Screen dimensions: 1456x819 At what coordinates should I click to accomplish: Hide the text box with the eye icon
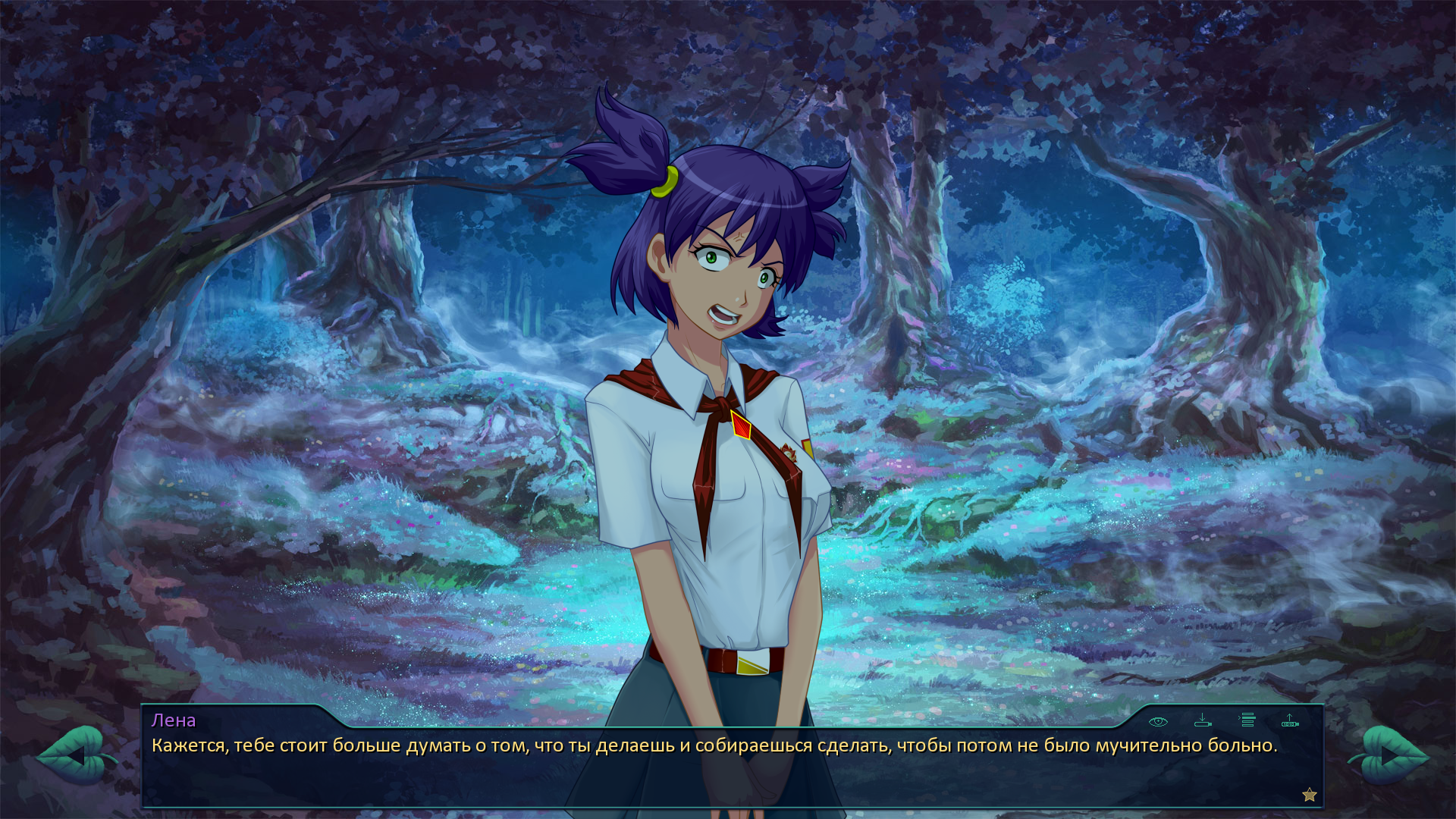[x=1158, y=721]
